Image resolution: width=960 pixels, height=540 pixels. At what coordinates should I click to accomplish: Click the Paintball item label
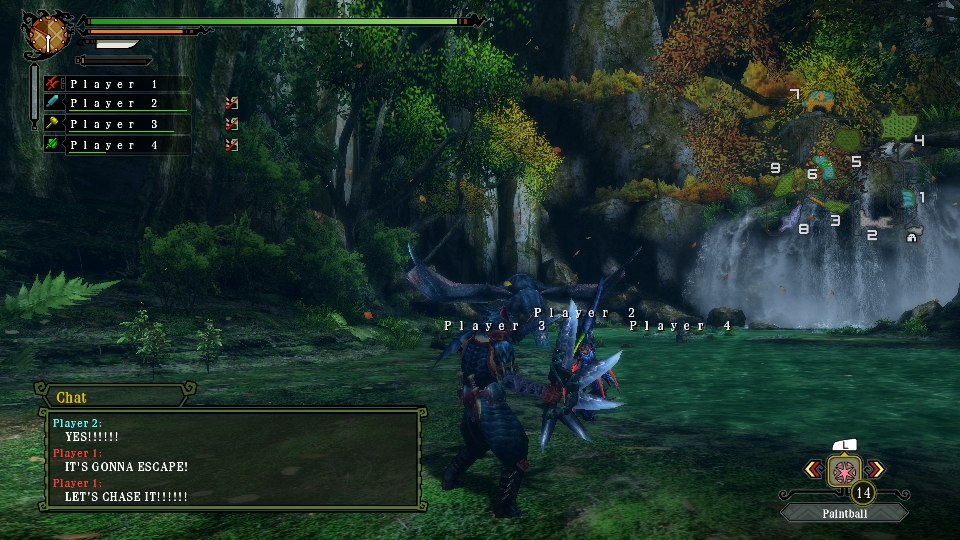[x=845, y=513]
